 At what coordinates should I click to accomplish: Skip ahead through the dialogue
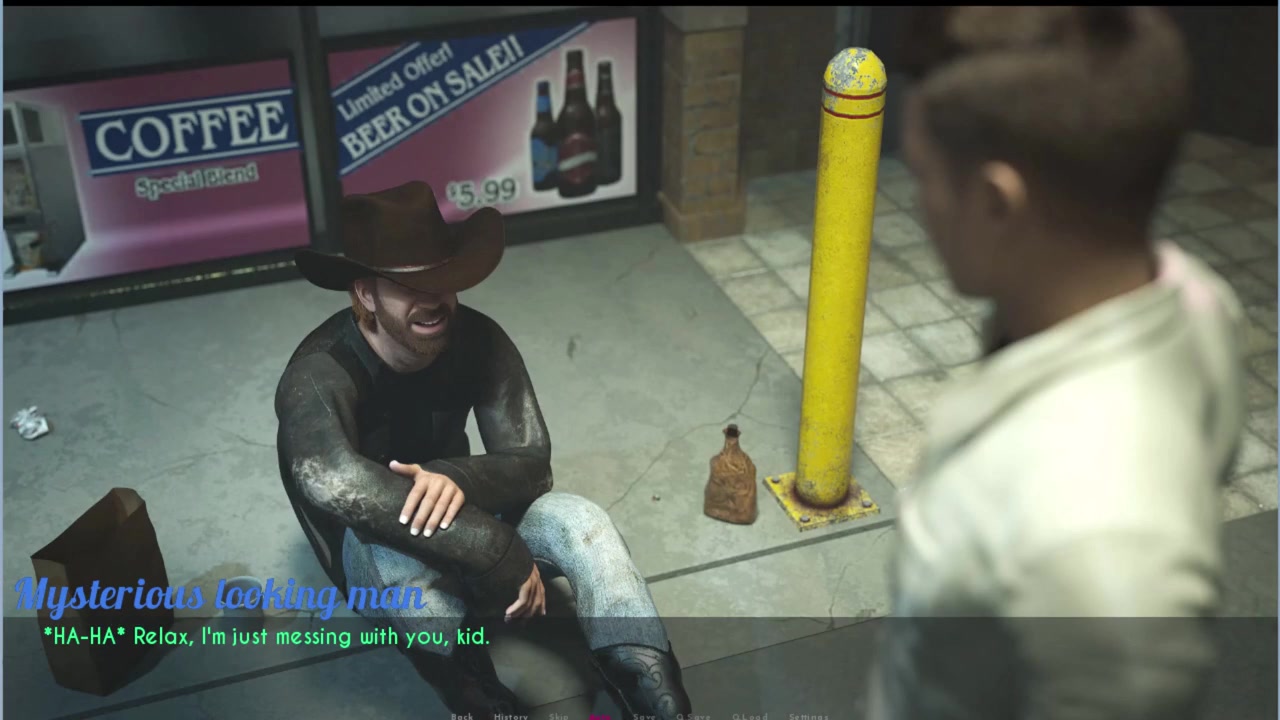coord(558,716)
